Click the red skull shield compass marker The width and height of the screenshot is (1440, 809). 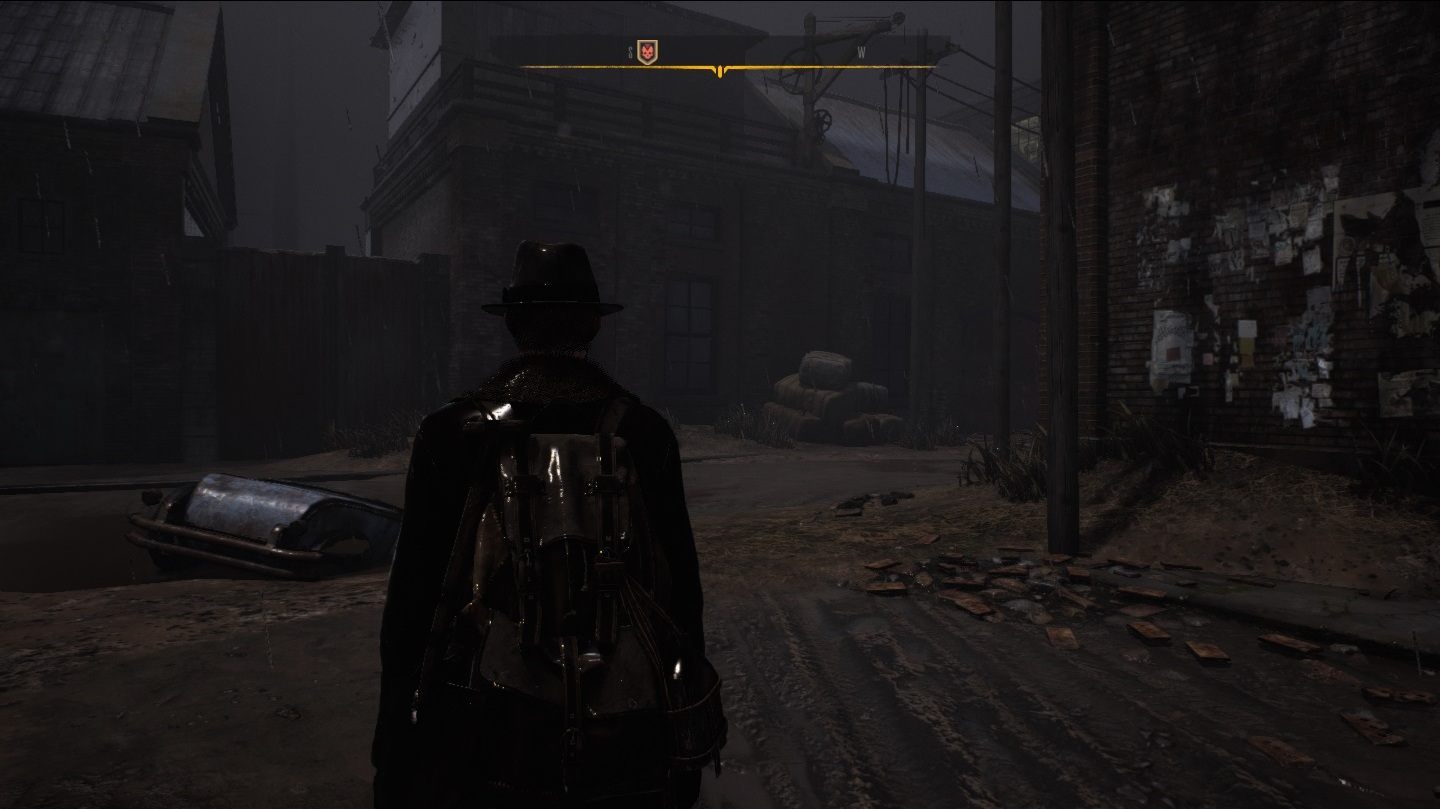tap(648, 52)
